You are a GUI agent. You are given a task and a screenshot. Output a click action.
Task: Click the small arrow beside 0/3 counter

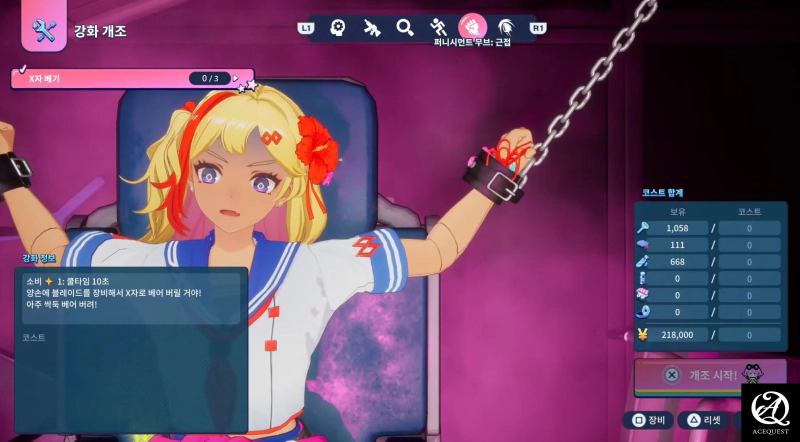236,78
